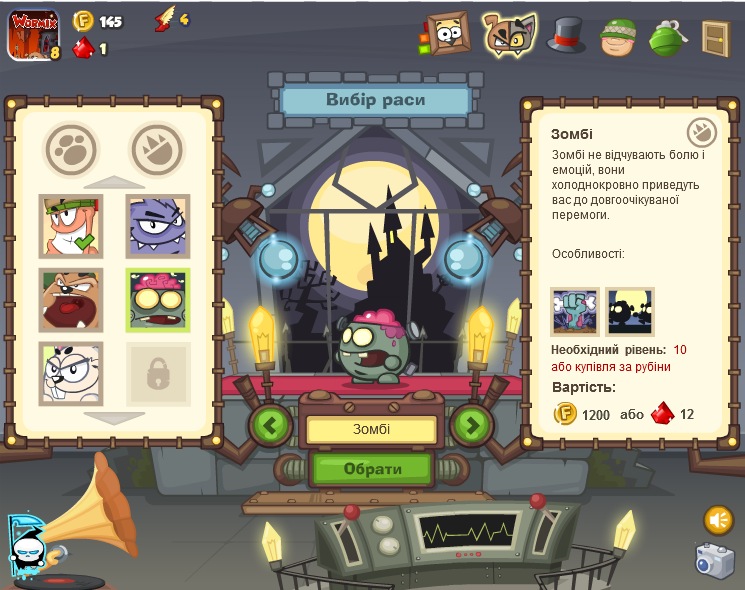This screenshot has width=745, height=590.
Task: Exit through the door icon
Action: [715, 38]
